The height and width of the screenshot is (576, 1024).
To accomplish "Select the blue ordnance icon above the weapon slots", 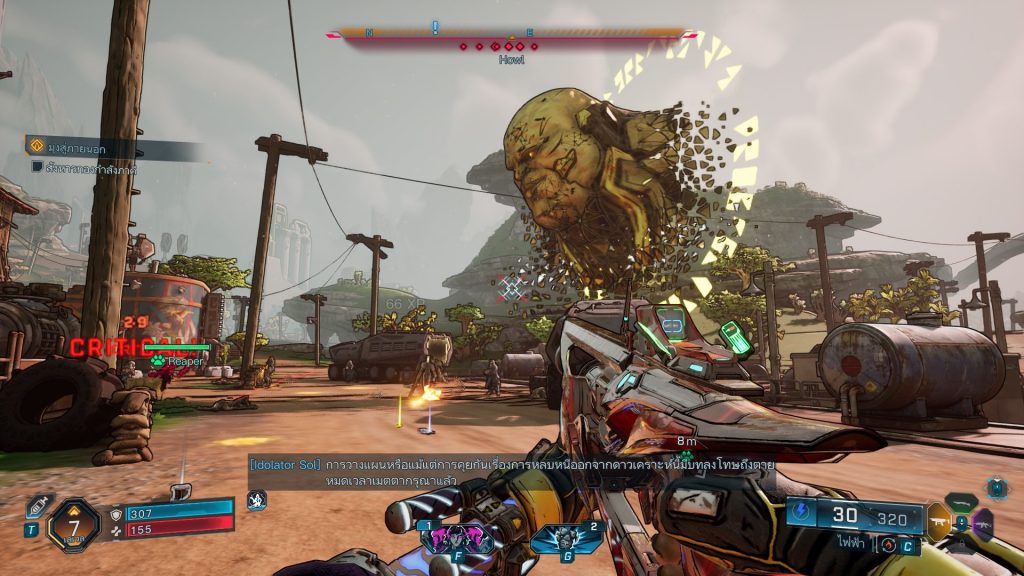I will click(x=996, y=487).
